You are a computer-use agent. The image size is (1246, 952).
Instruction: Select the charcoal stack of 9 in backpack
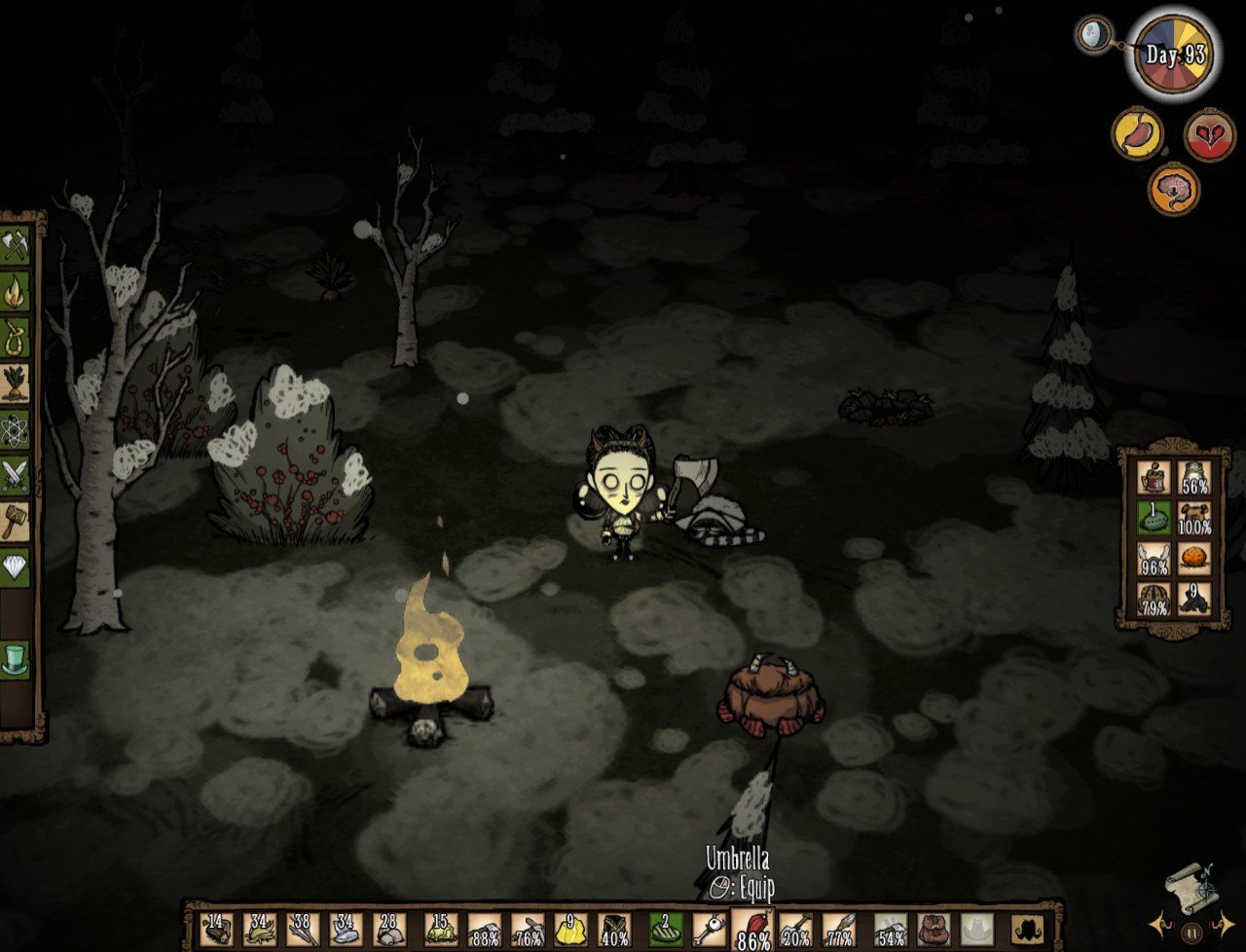tap(1194, 598)
